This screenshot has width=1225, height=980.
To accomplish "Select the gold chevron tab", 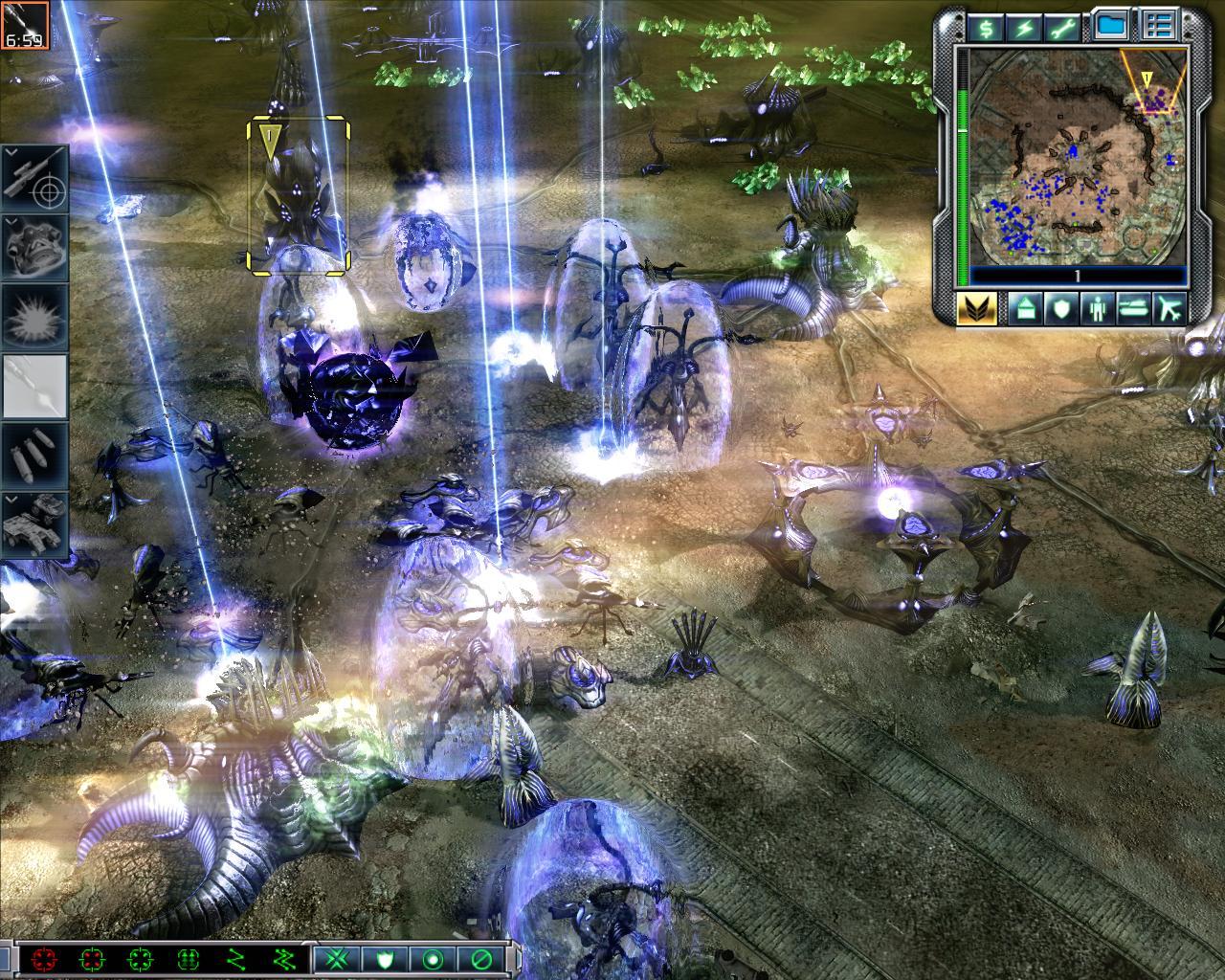I will point(977,308).
